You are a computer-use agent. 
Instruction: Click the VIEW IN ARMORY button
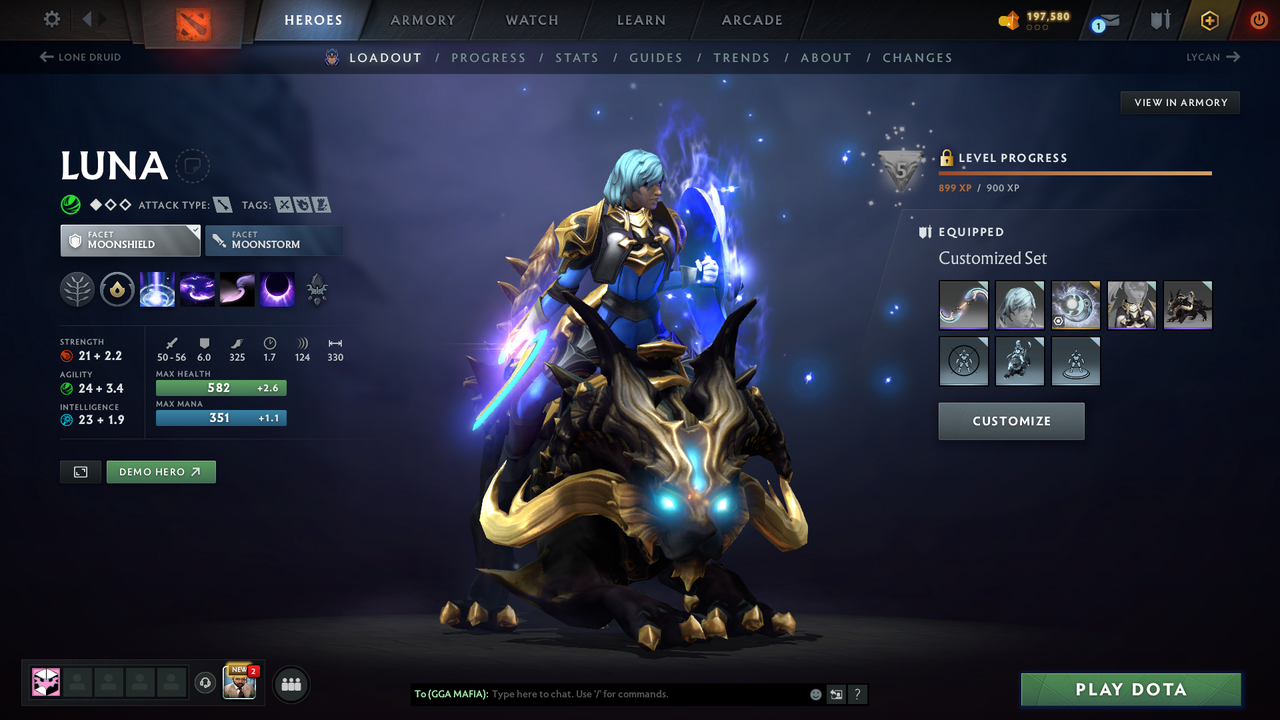click(x=1179, y=102)
